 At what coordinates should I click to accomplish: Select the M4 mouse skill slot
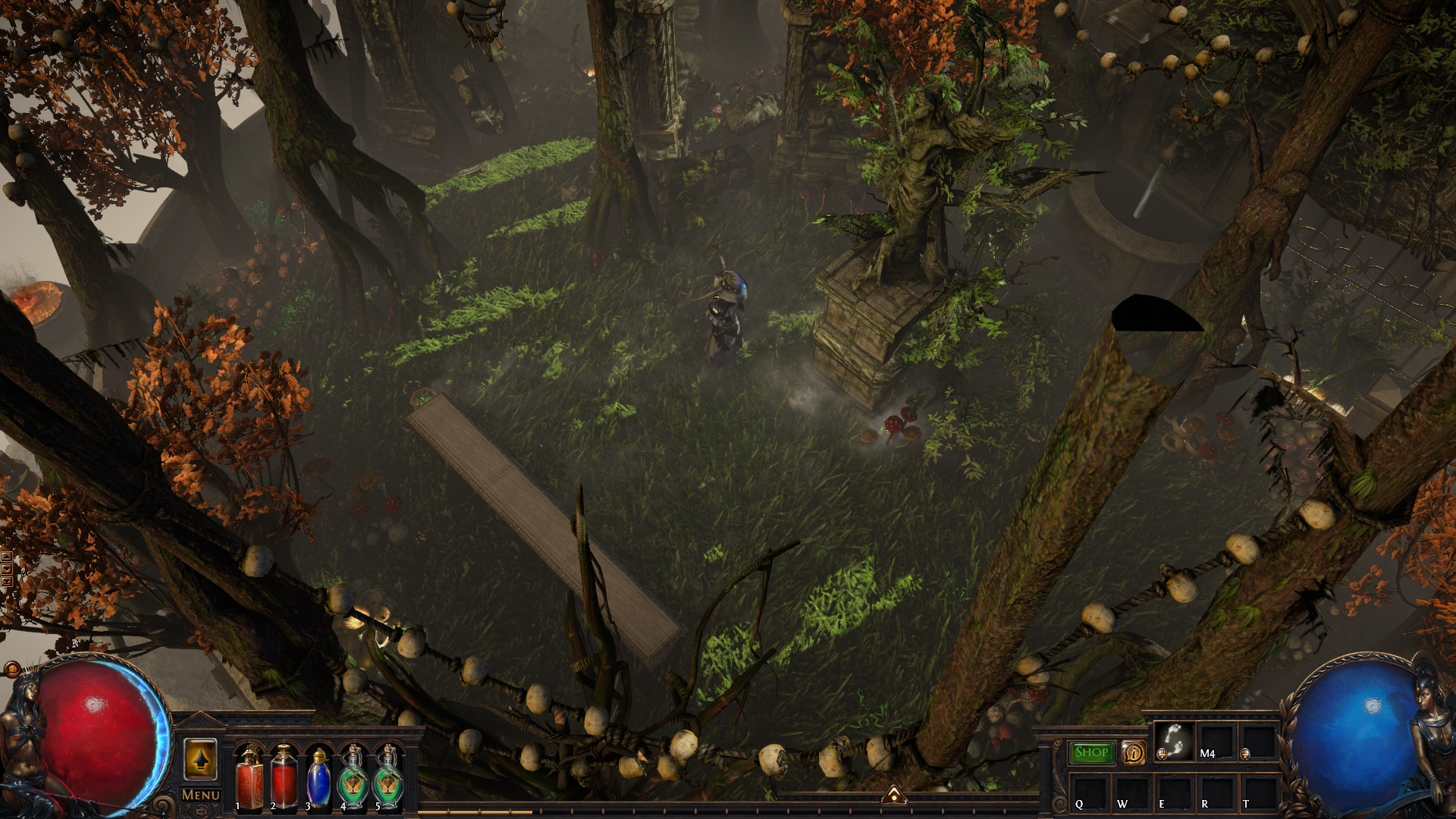click(x=1216, y=740)
